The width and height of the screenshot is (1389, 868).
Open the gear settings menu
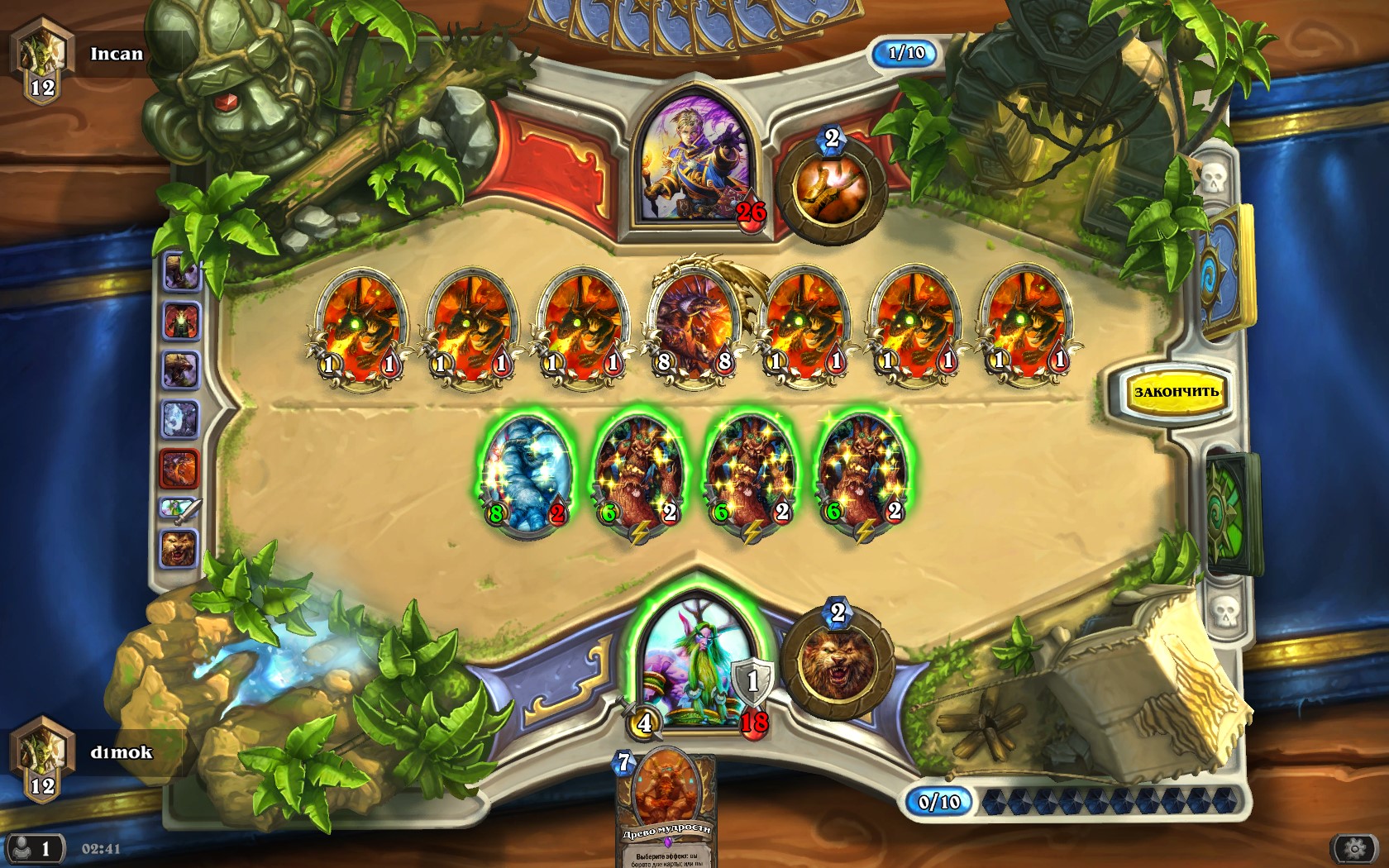pos(1354,849)
